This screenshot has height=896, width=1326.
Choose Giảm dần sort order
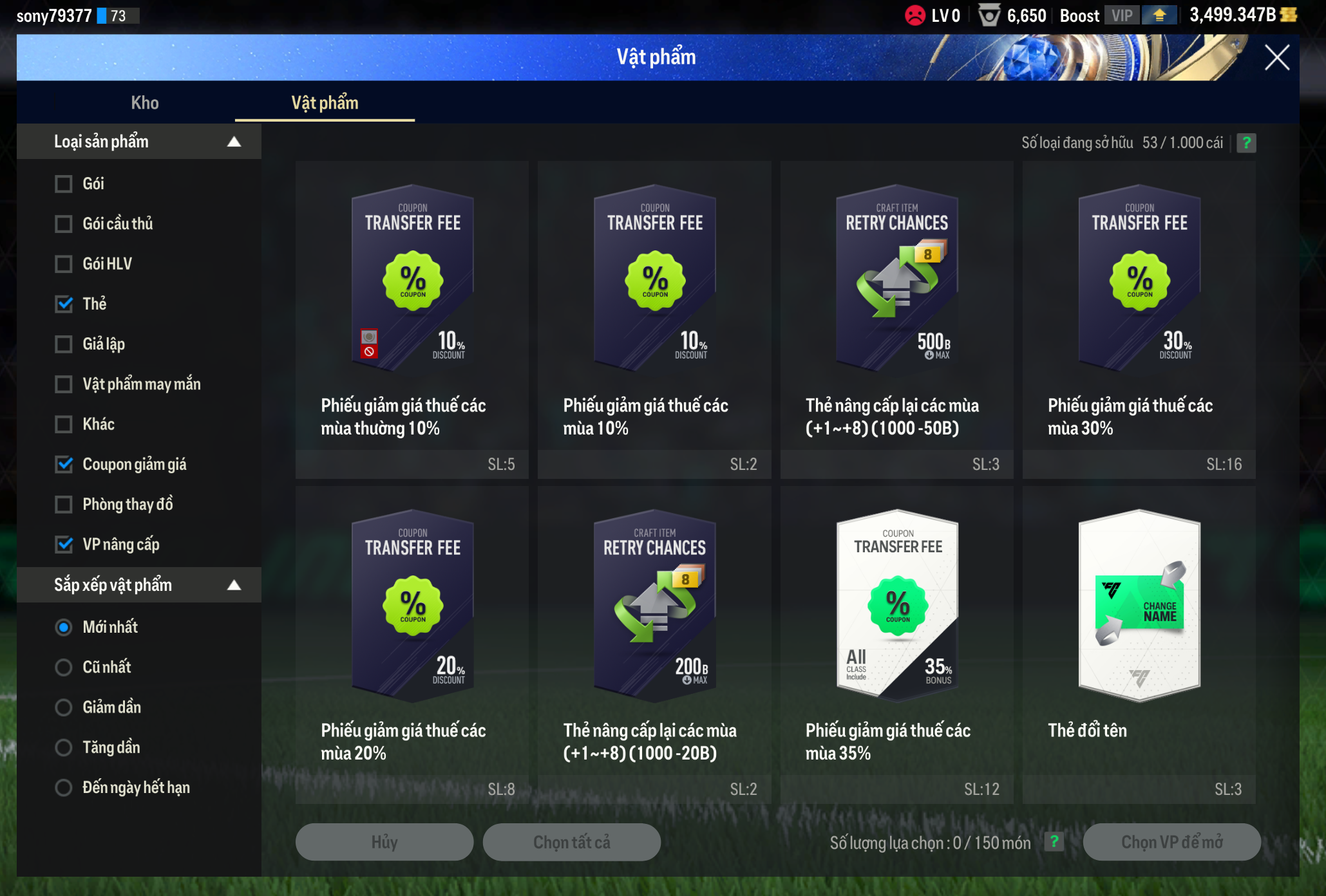point(64,707)
